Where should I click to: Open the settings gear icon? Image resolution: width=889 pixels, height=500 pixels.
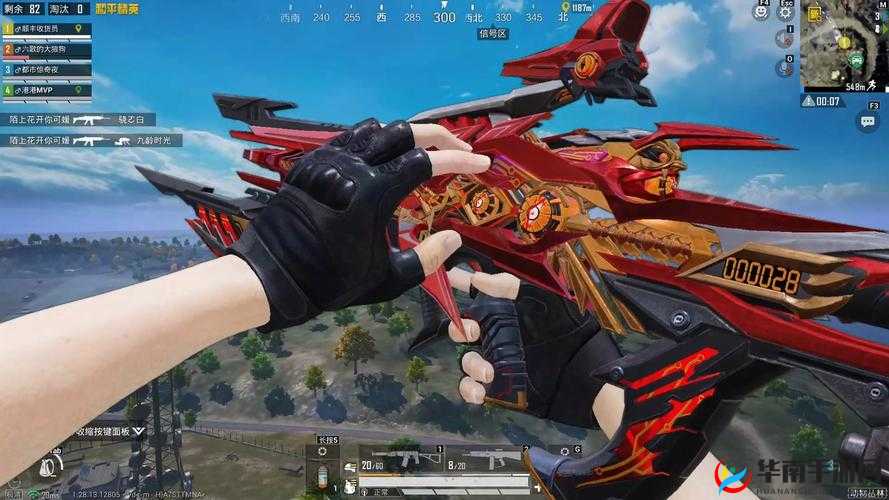(x=786, y=12)
